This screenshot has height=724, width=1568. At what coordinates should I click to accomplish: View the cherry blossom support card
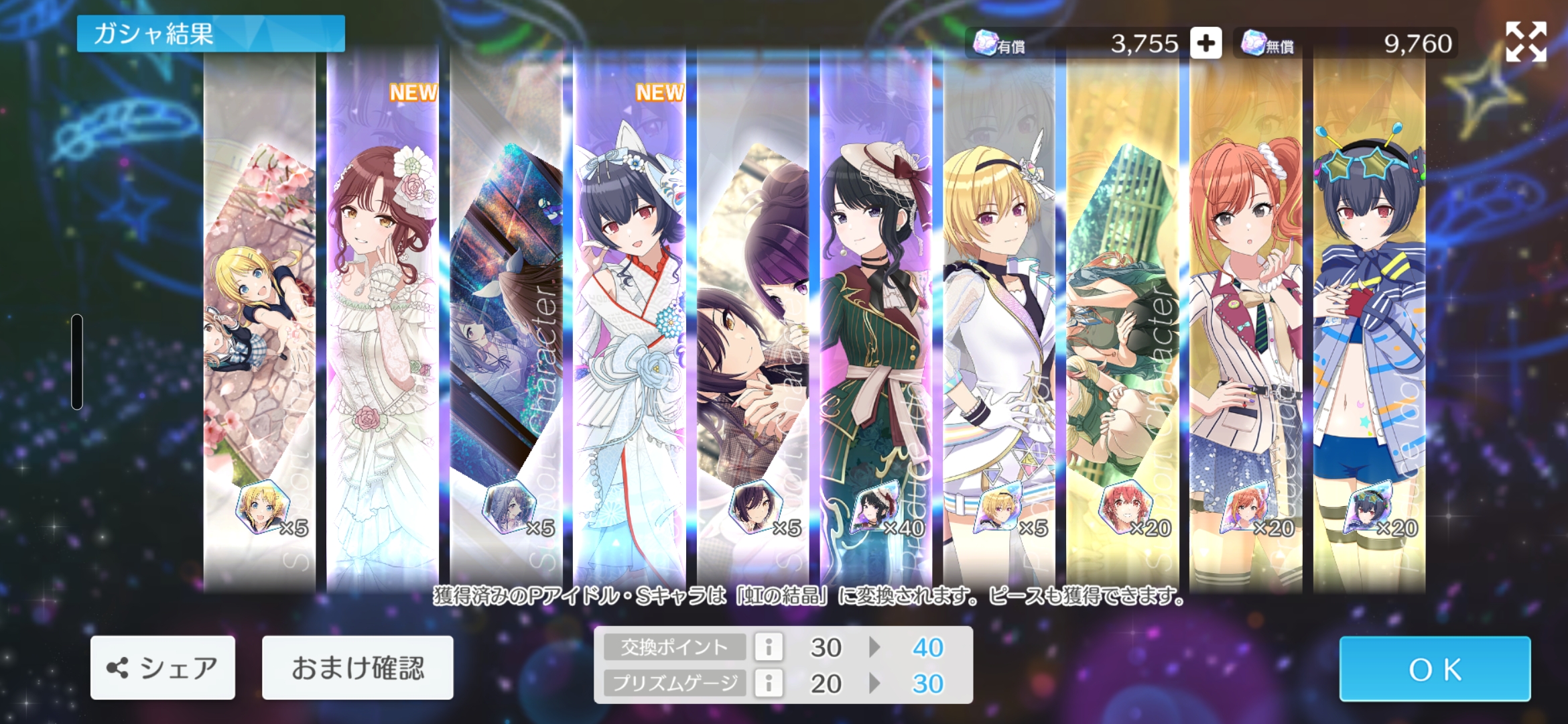[x=259, y=322]
